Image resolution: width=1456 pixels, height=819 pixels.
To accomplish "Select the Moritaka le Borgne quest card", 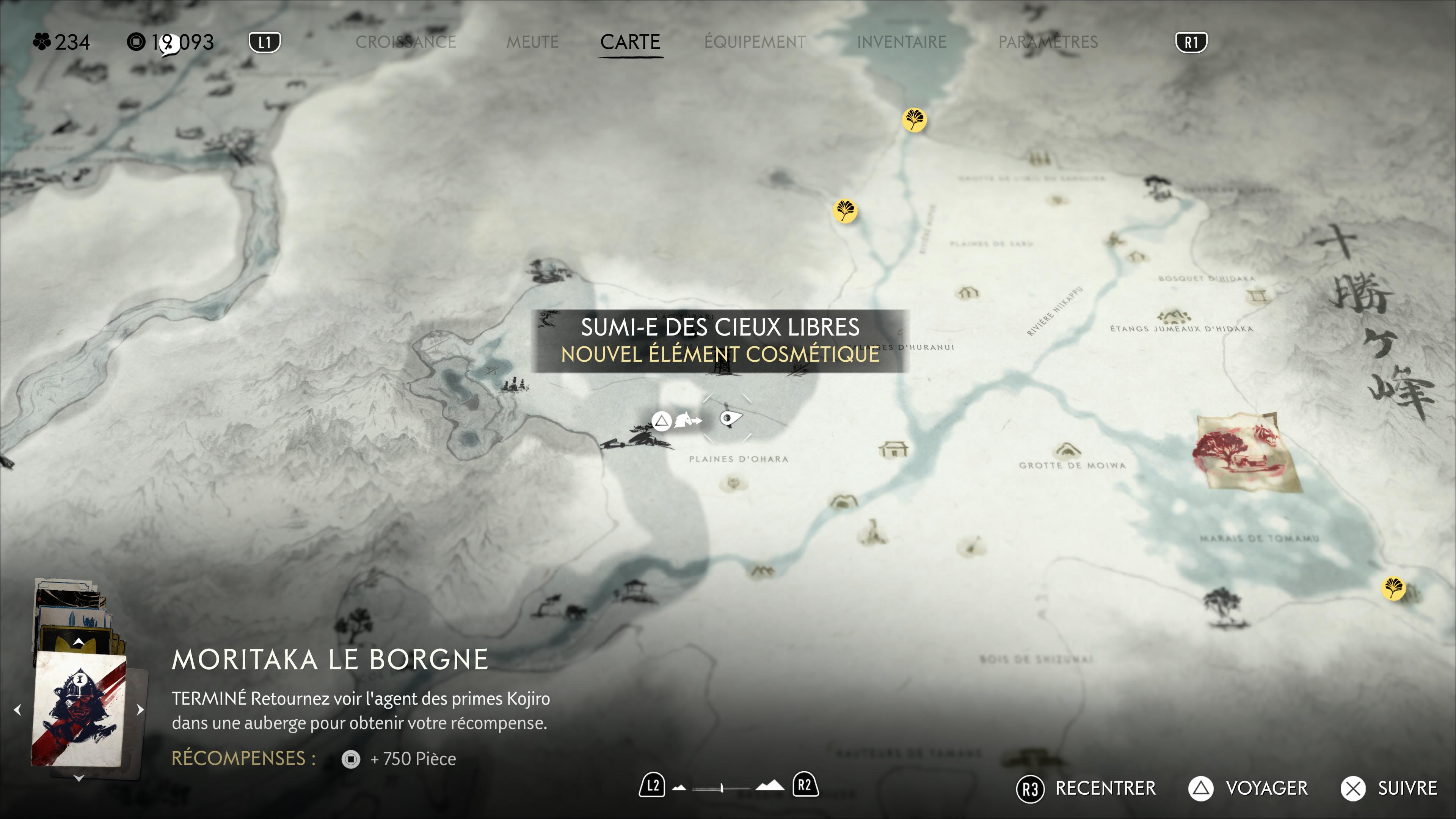I will (x=78, y=709).
